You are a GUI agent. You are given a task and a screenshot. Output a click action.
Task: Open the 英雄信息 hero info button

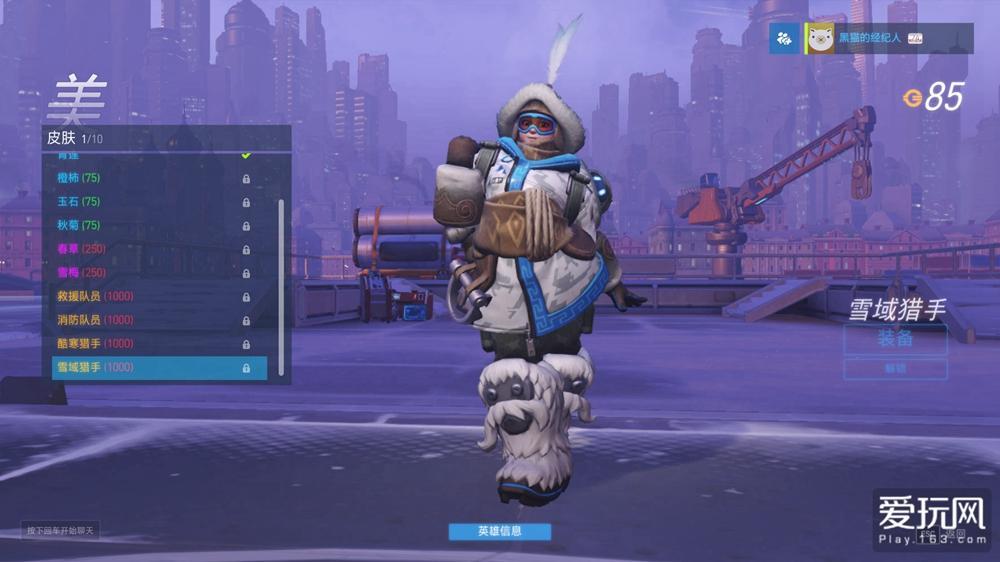(499, 531)
